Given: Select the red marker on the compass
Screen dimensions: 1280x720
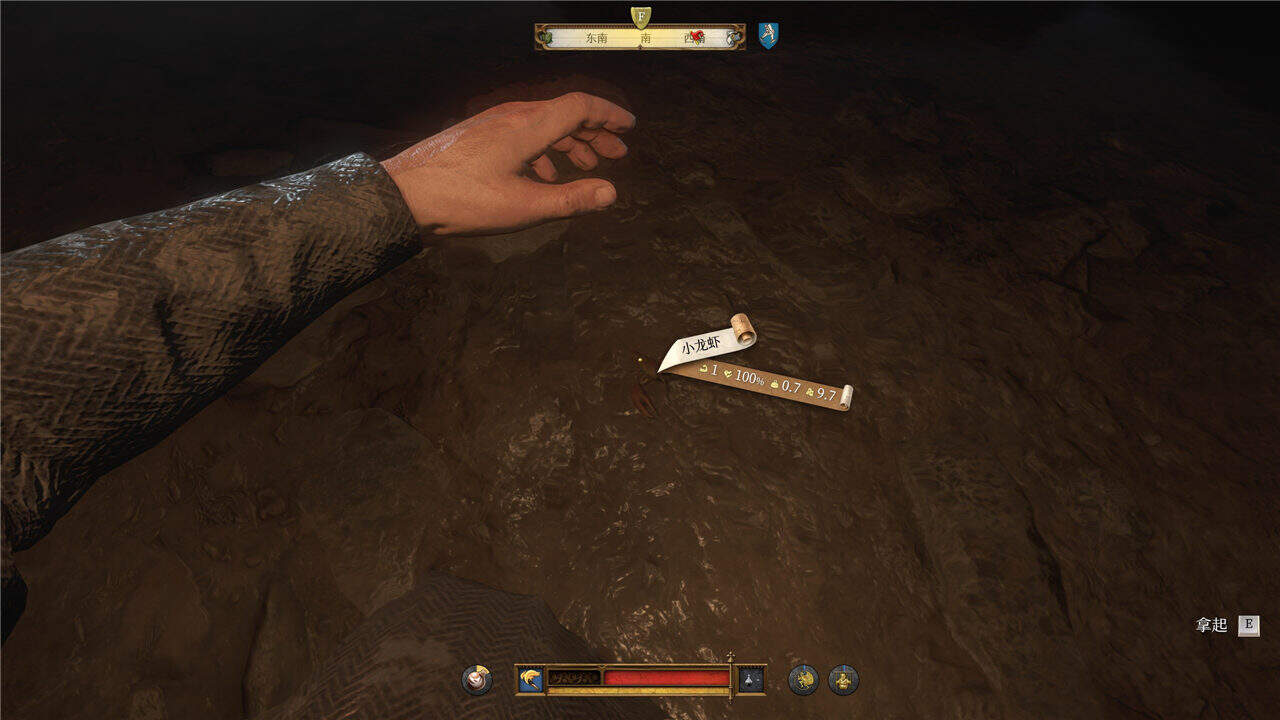Looking at the screenshot, I should pos(696,37).
